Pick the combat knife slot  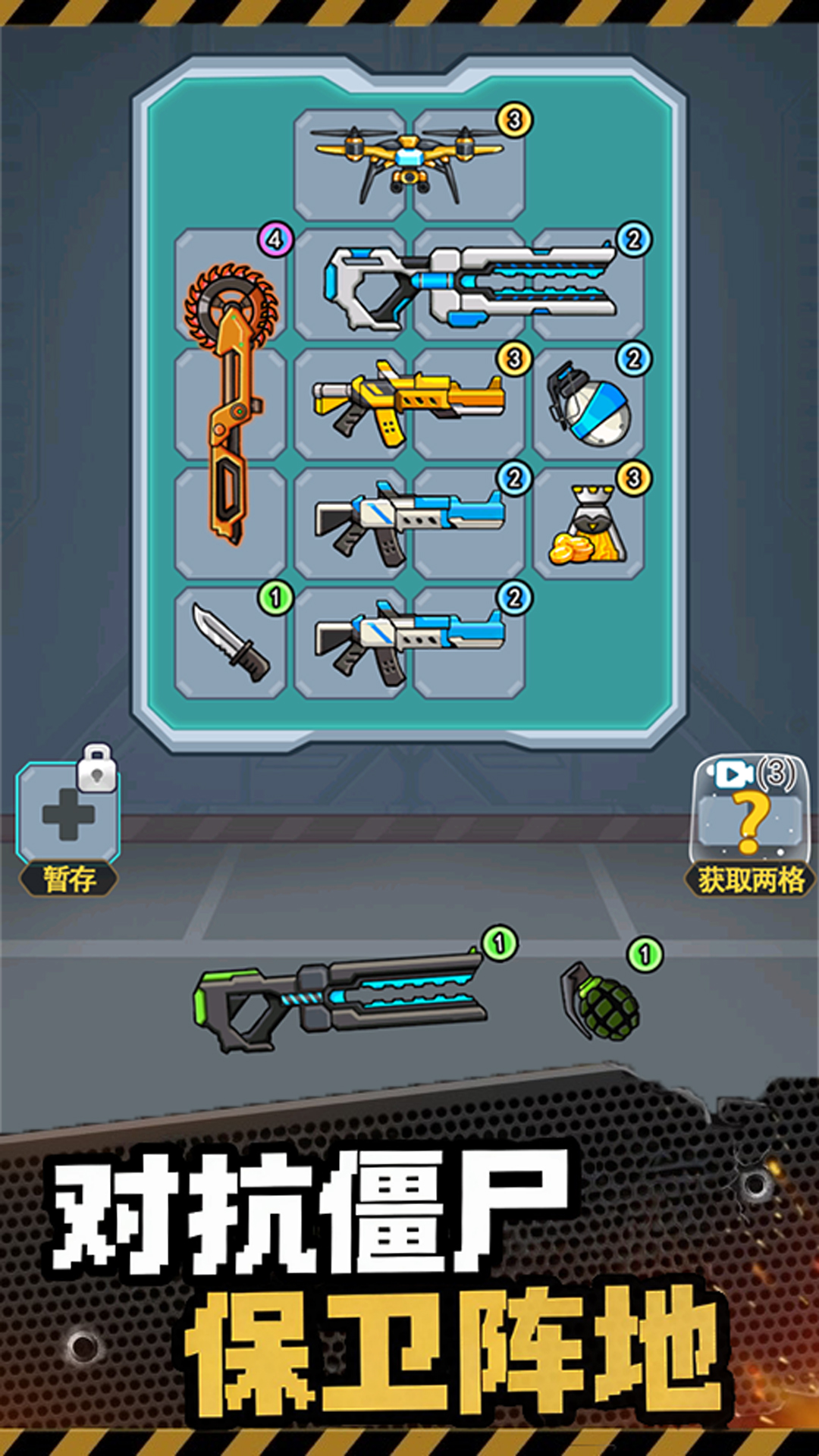coord(231,642)
